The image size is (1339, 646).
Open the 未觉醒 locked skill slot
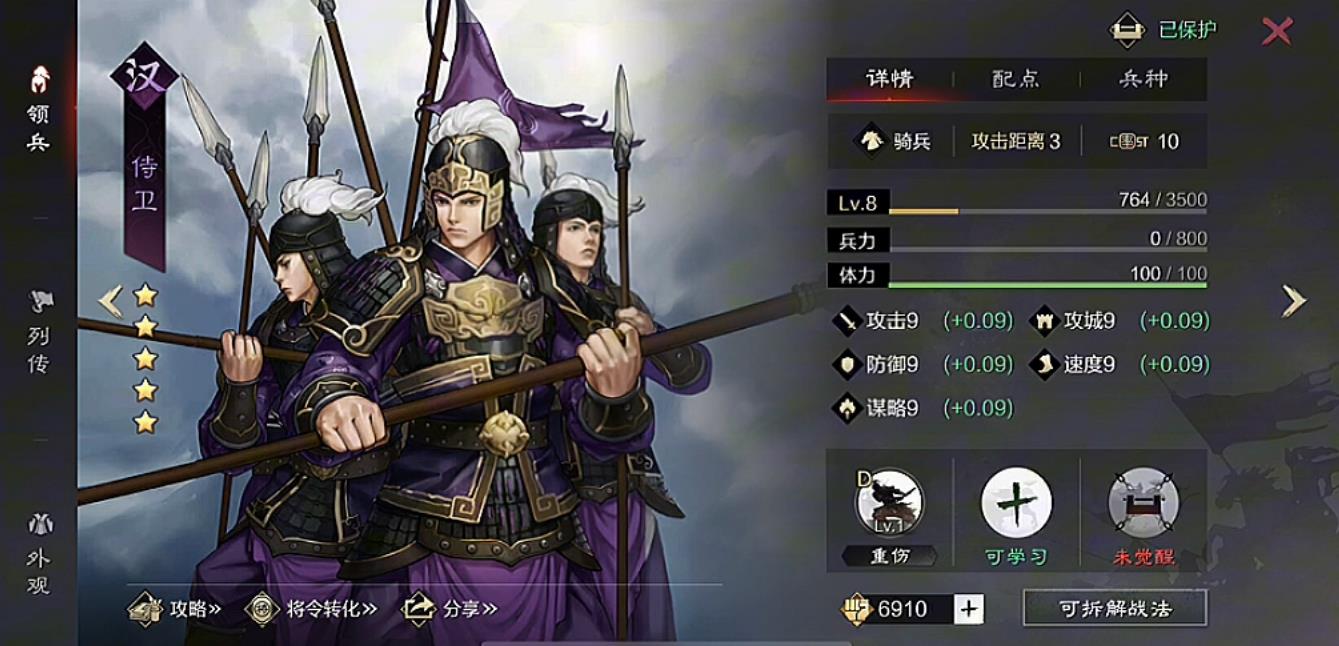pyautogui.click(x=1143, y=503)
